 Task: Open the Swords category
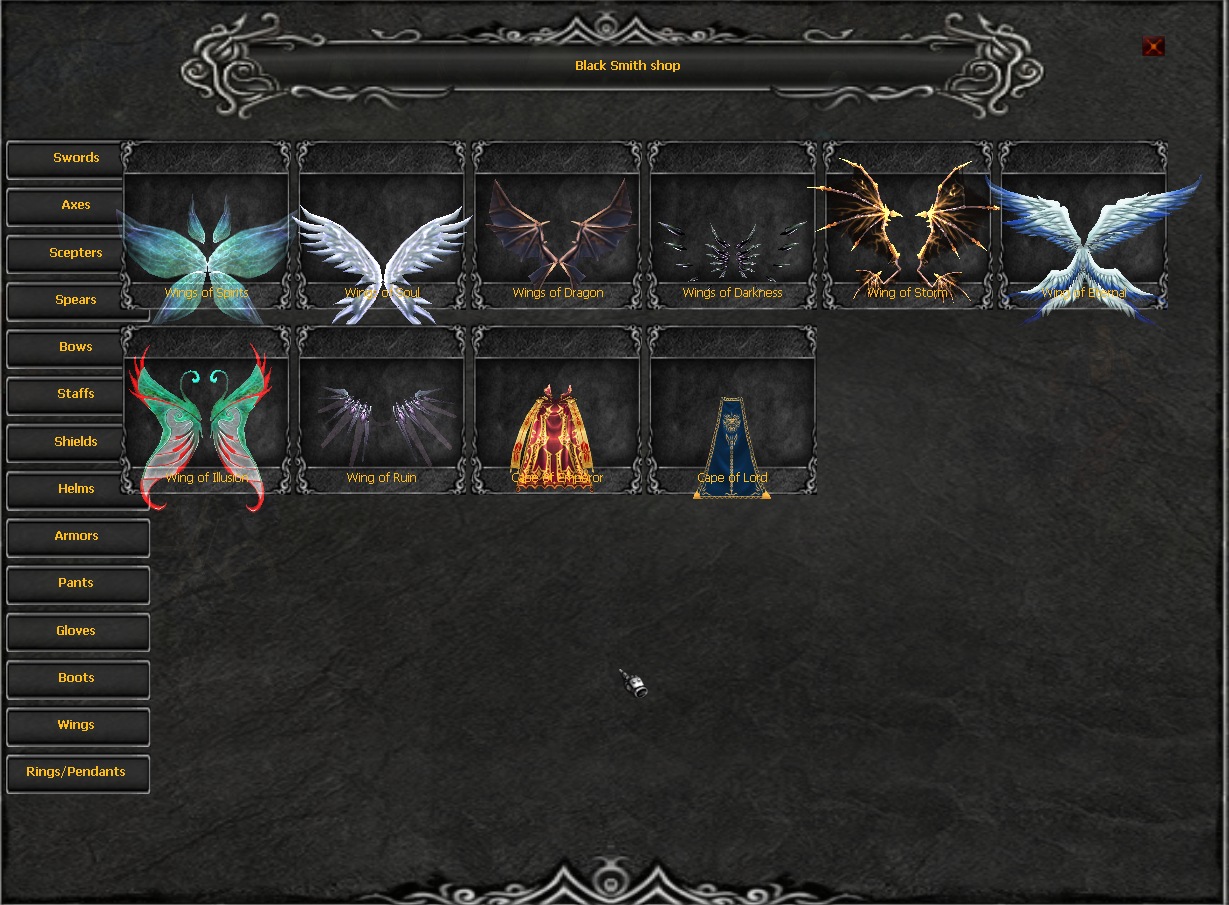point(77,158)
